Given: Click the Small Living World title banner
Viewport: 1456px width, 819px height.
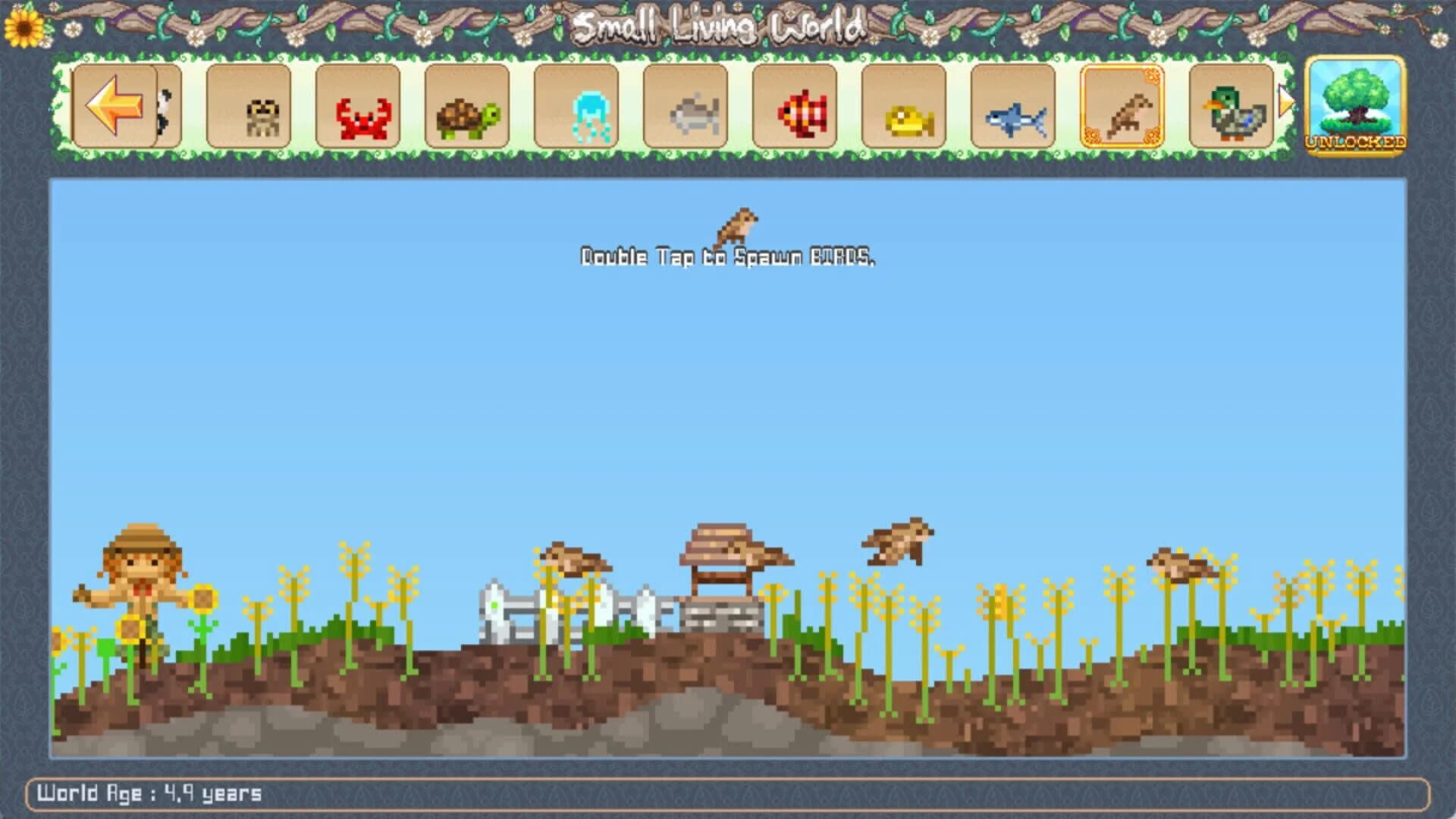Looking at the screenshot, I should click(x=720, y=24).
